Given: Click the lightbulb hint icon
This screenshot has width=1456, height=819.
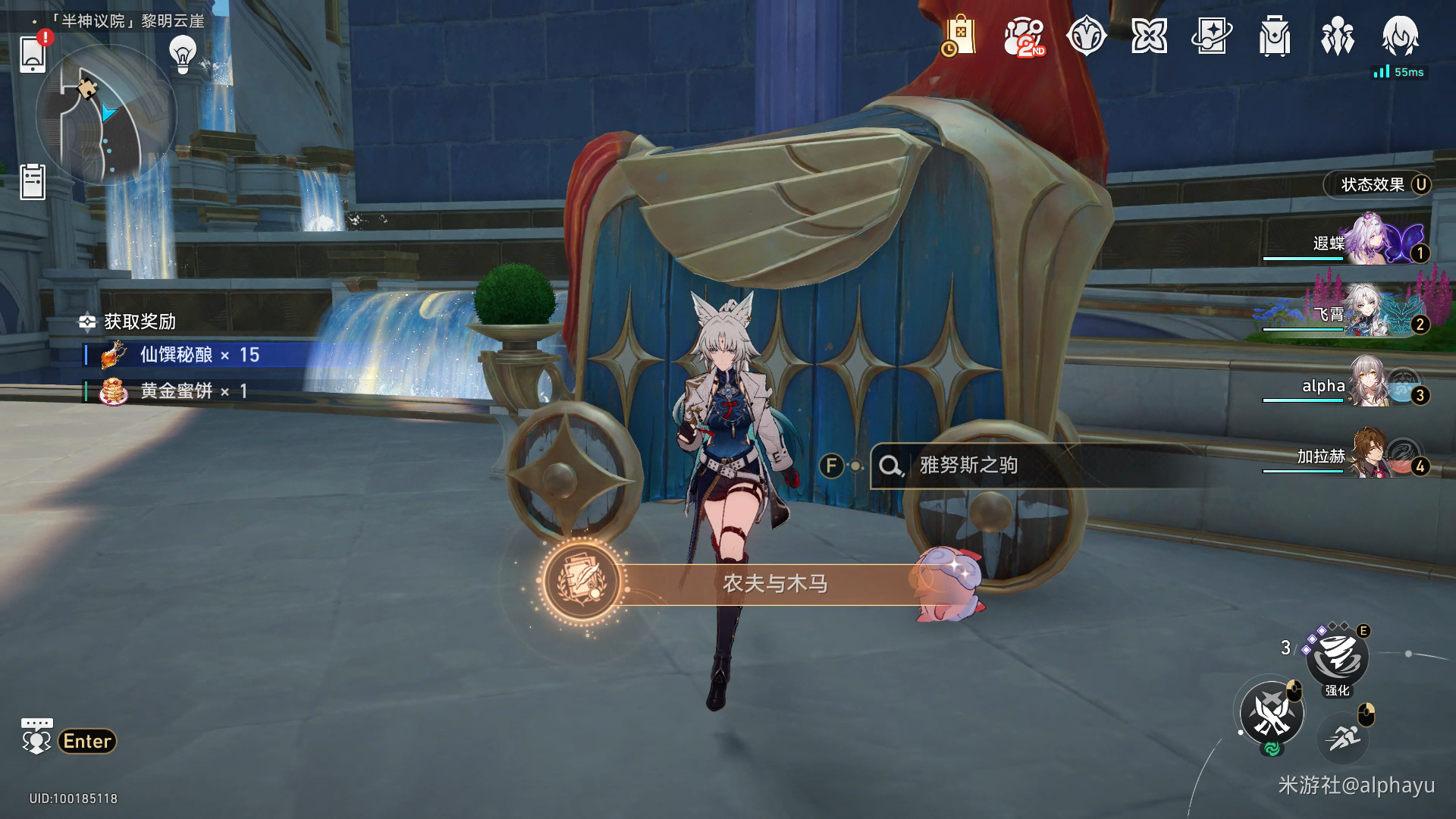Looking at the screenshot, I should pos(183,53).
